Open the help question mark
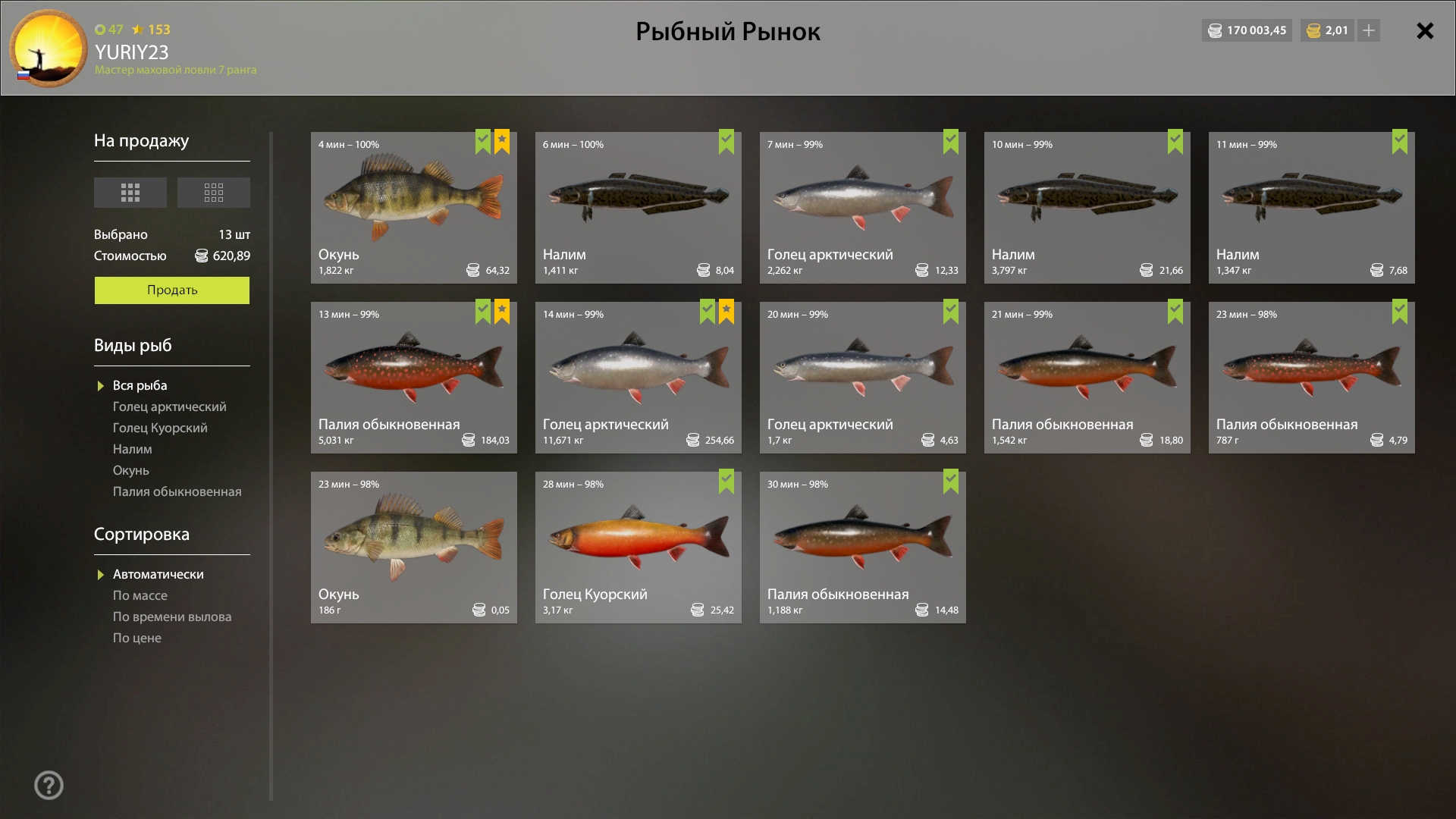 point(49,785)
